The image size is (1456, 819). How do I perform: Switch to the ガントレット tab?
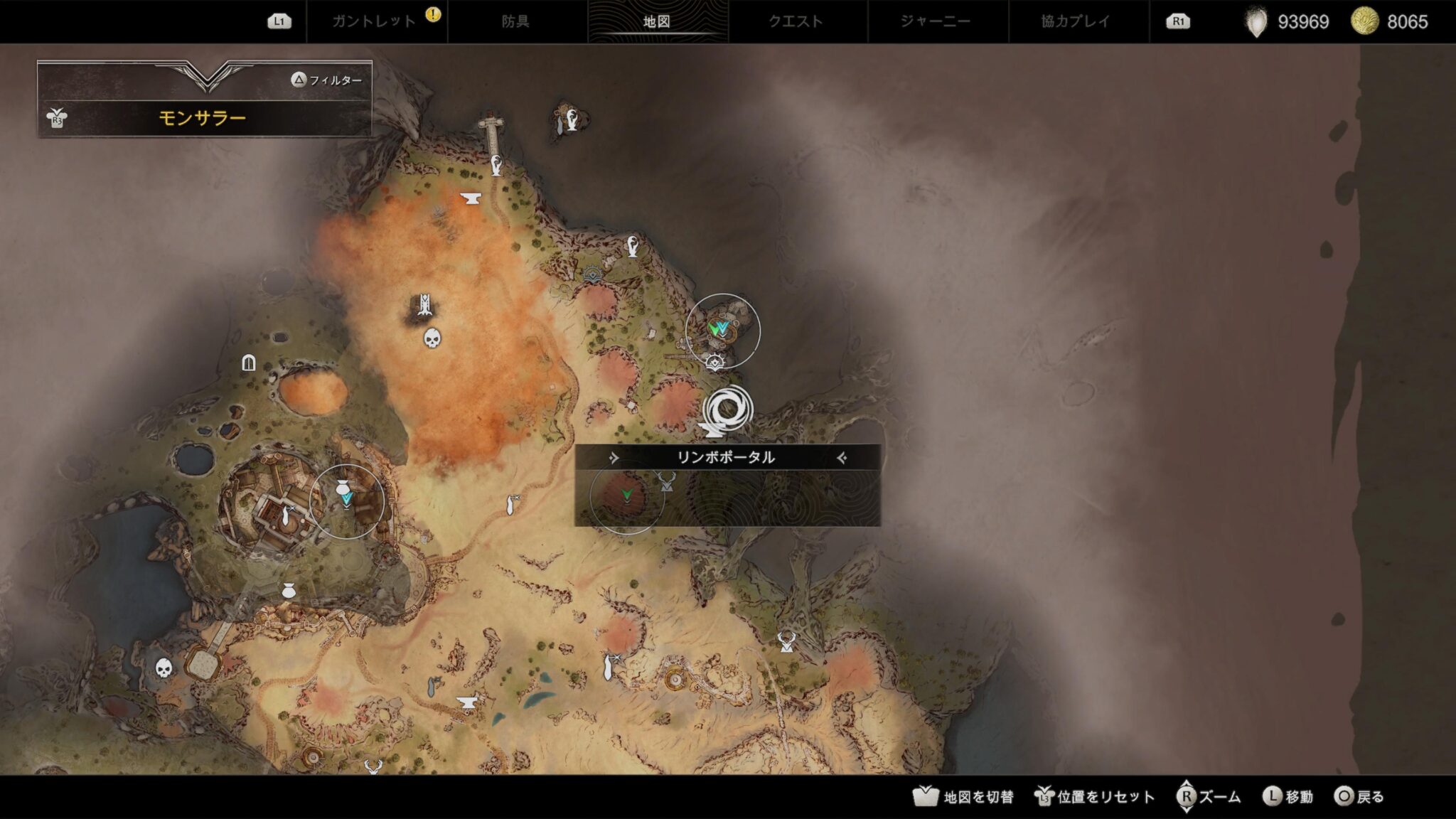[375, 21]
